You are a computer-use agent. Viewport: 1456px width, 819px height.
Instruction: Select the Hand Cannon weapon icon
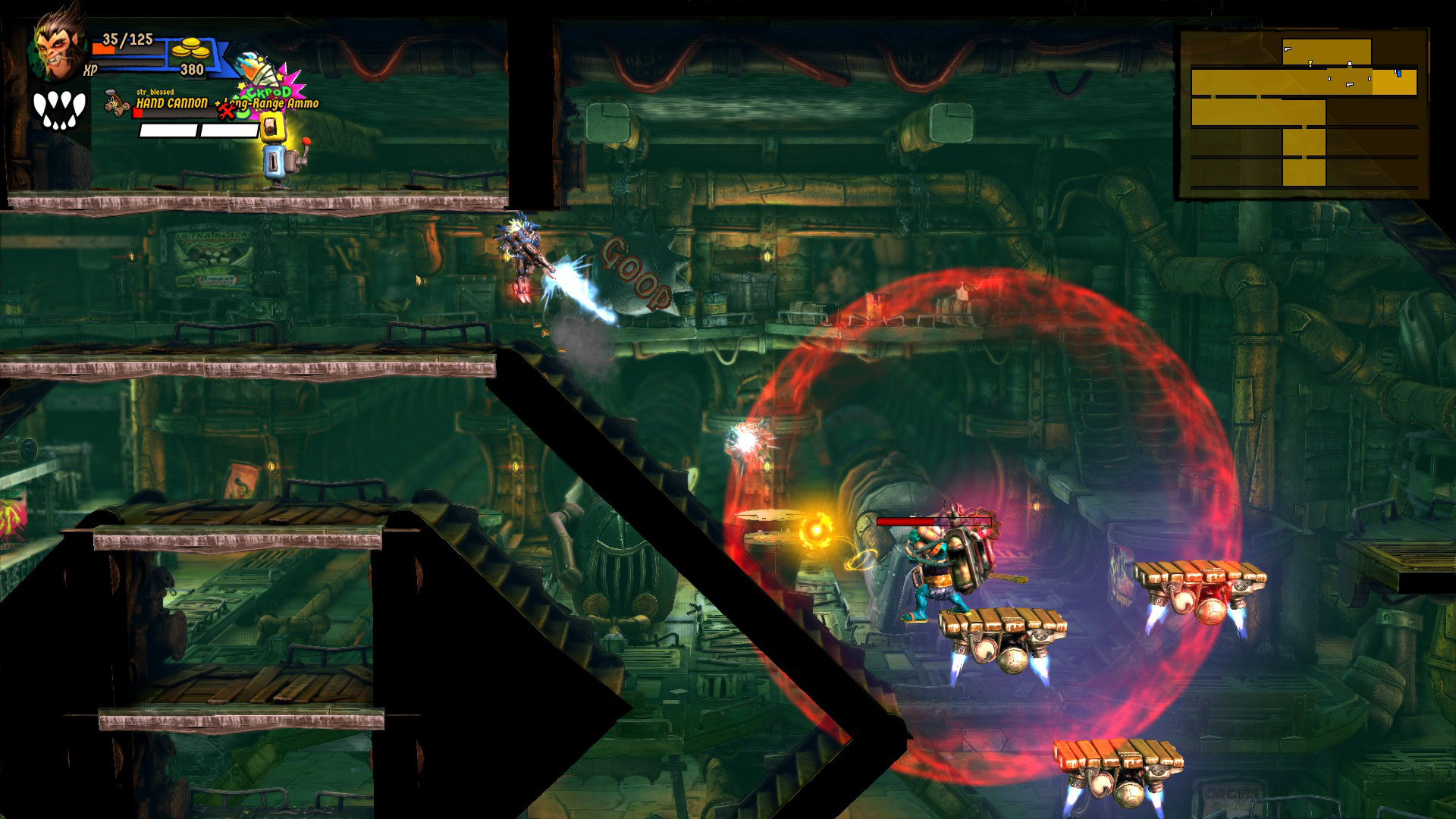point(116,104)
